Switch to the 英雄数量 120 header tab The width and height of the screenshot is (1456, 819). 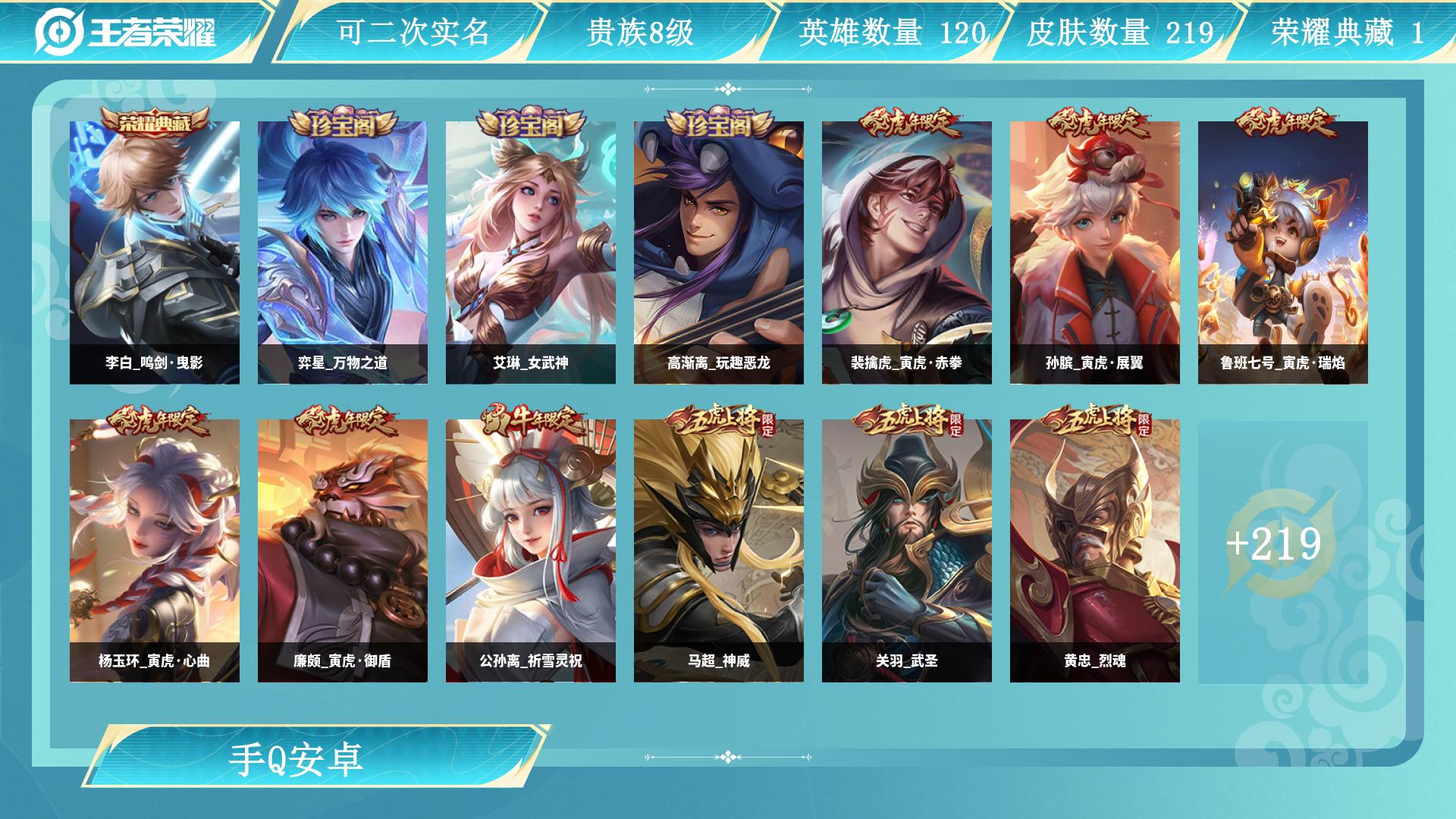(x=892, y=32)
